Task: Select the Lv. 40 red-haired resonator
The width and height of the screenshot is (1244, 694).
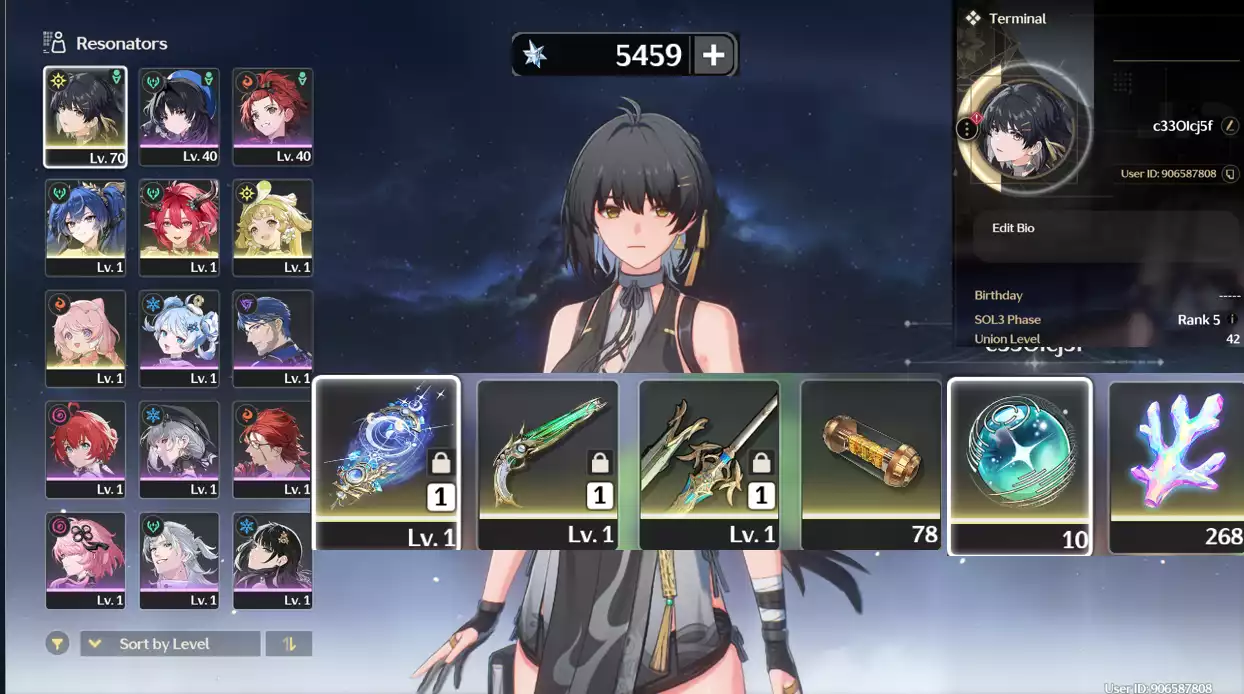Action: 273,116
